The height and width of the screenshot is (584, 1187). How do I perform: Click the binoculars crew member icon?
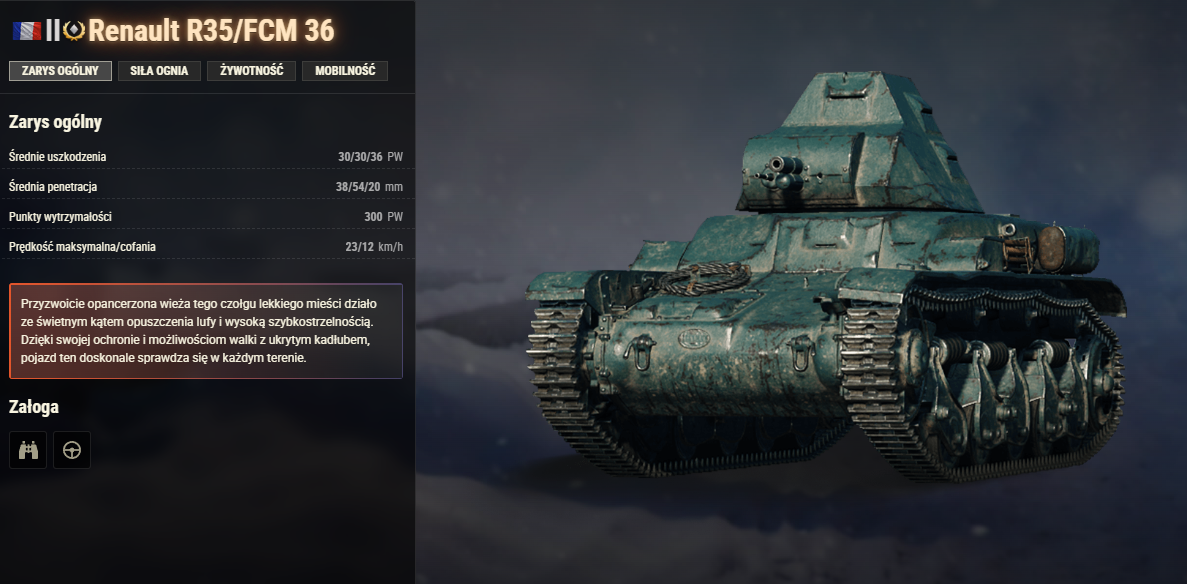28,450
